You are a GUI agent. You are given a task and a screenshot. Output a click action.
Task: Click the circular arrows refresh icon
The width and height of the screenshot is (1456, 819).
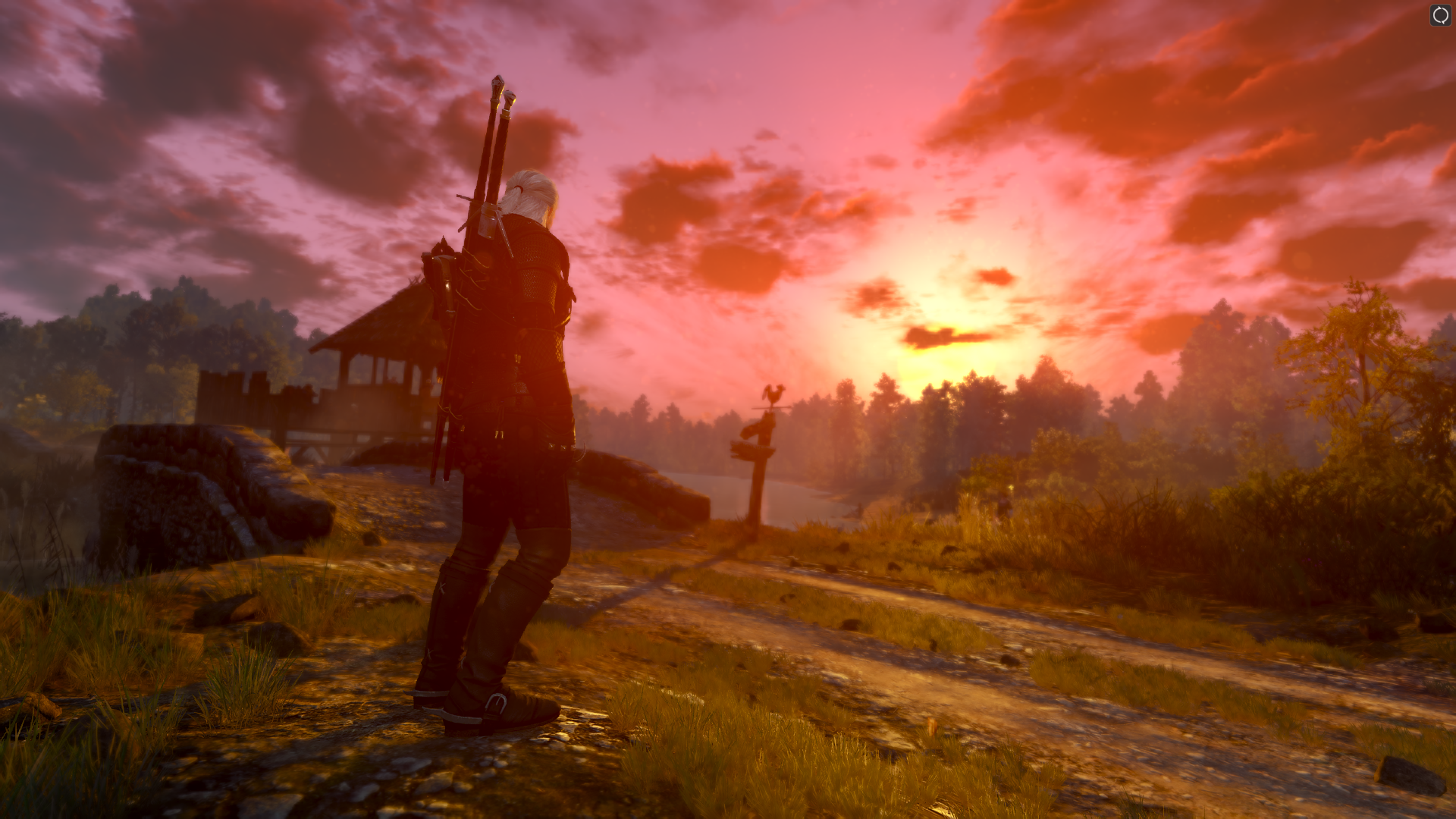[x=1440, y=15]
